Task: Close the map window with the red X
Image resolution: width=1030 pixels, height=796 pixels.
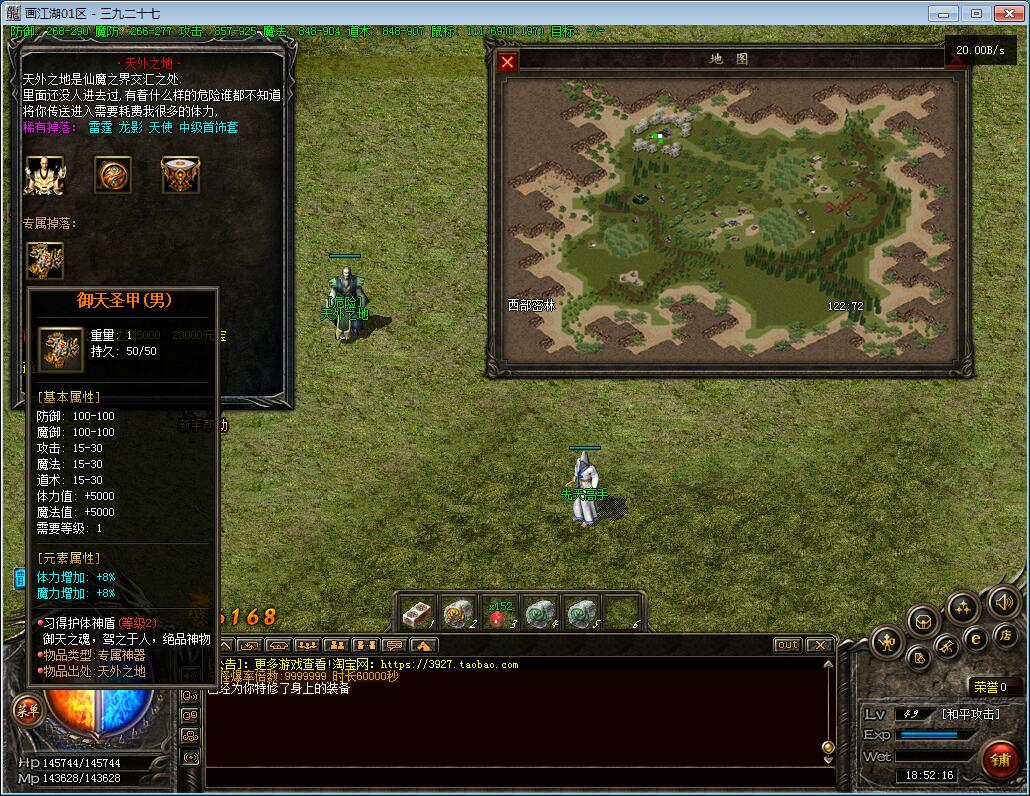Action: [x=508, y=62]
